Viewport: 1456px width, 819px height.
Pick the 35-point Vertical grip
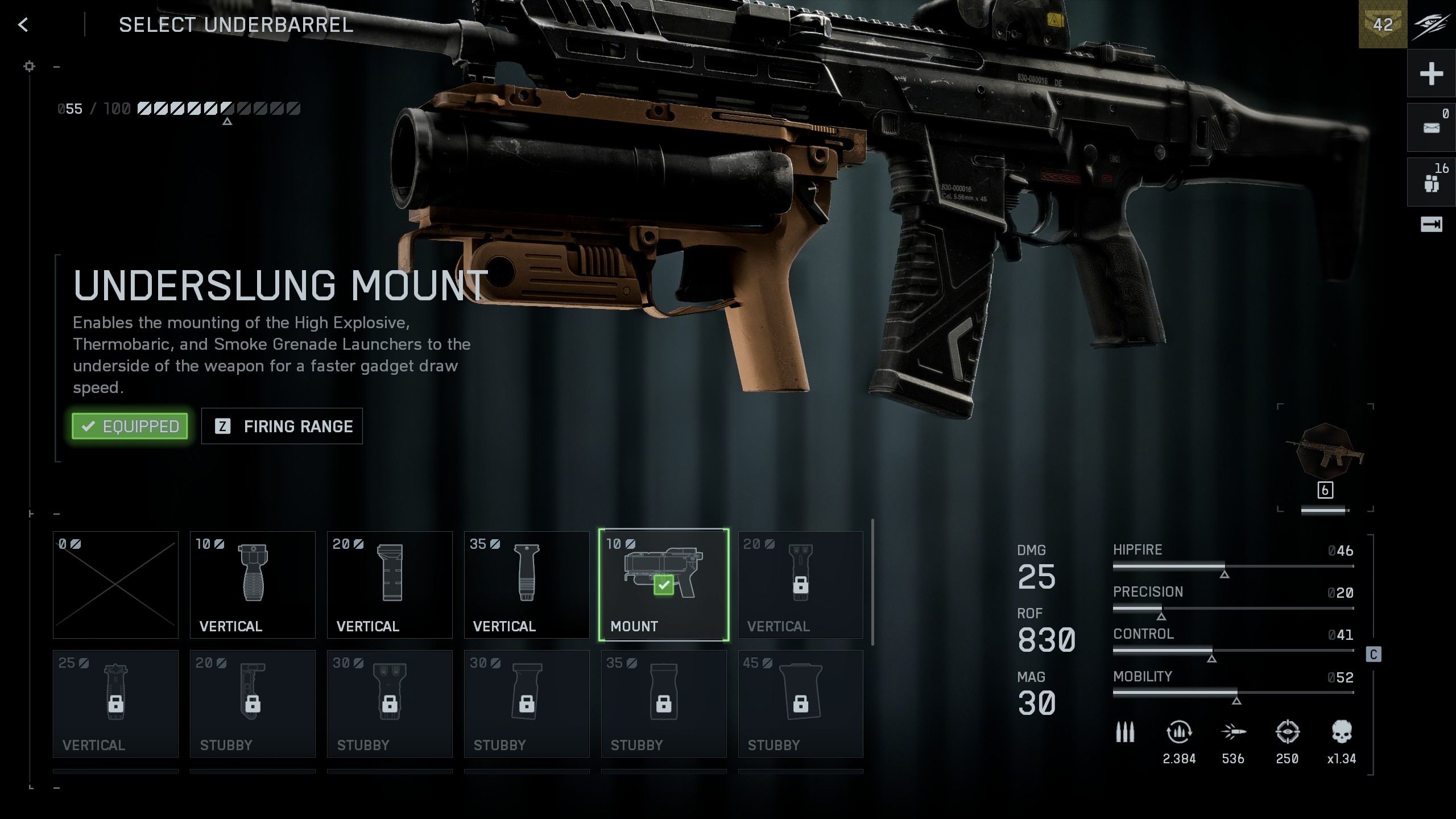(527, 585)
